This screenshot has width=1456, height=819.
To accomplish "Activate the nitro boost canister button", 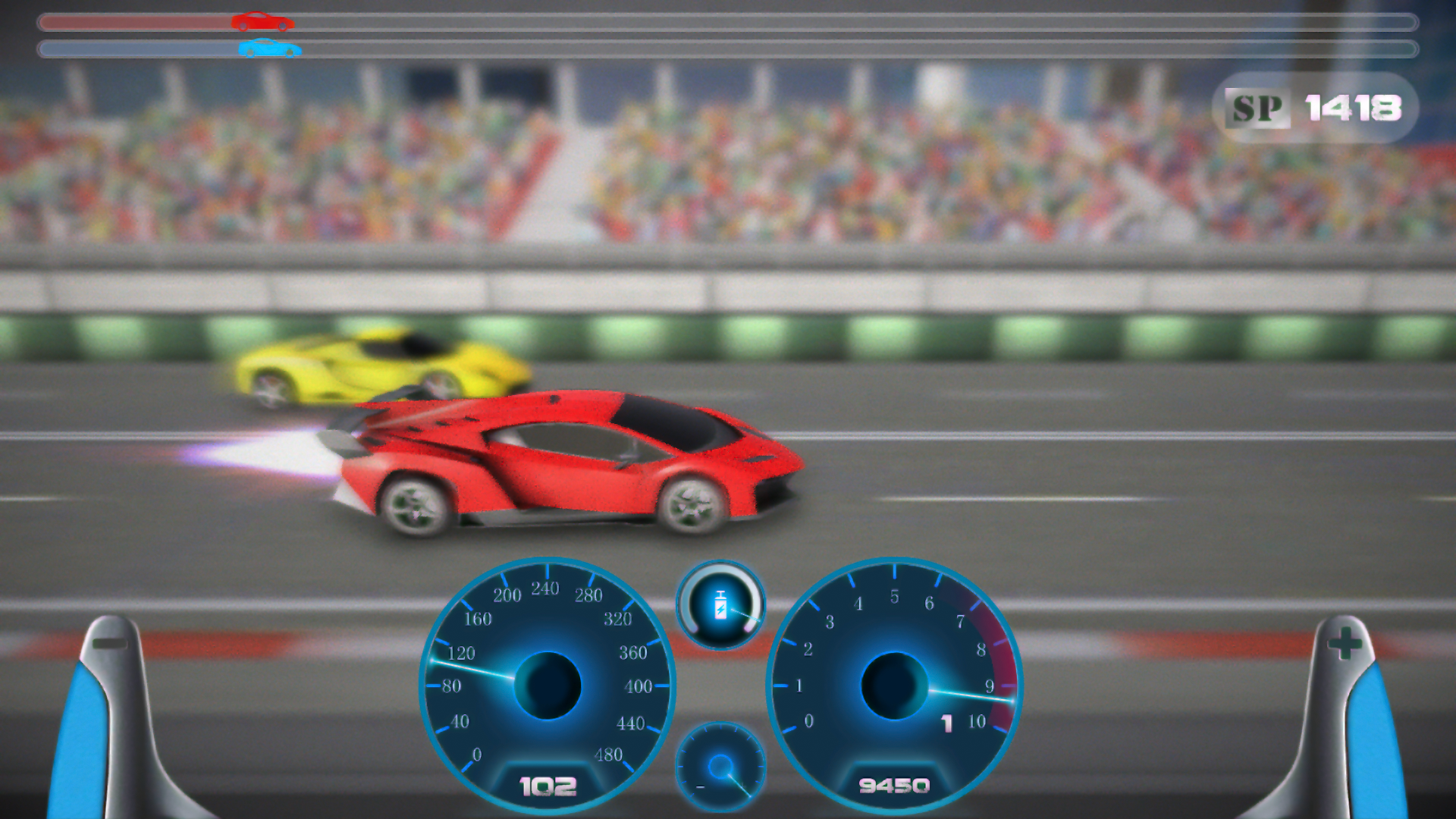I will (720, 606).
